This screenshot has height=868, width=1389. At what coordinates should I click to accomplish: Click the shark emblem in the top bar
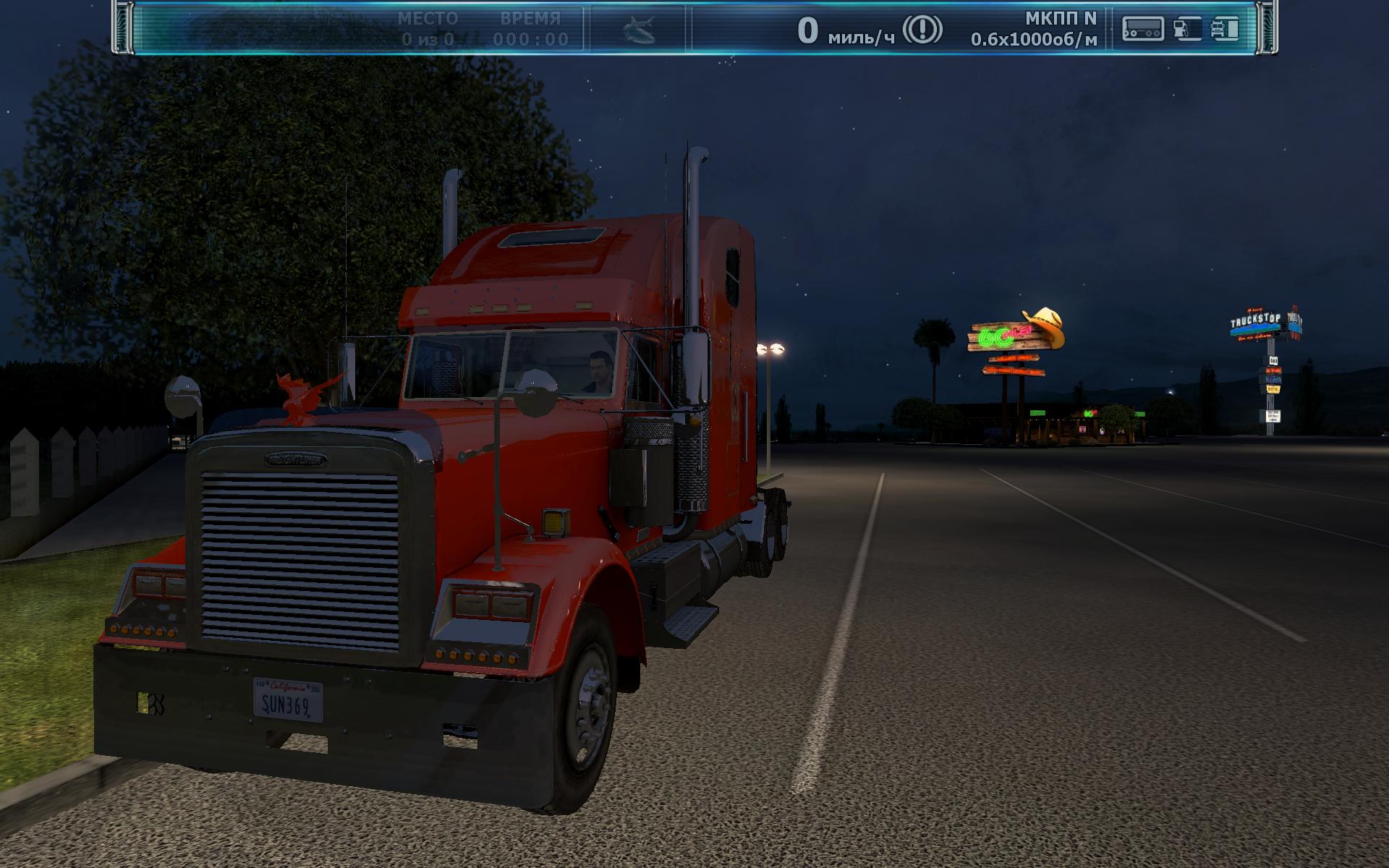(x=639, y=30)
